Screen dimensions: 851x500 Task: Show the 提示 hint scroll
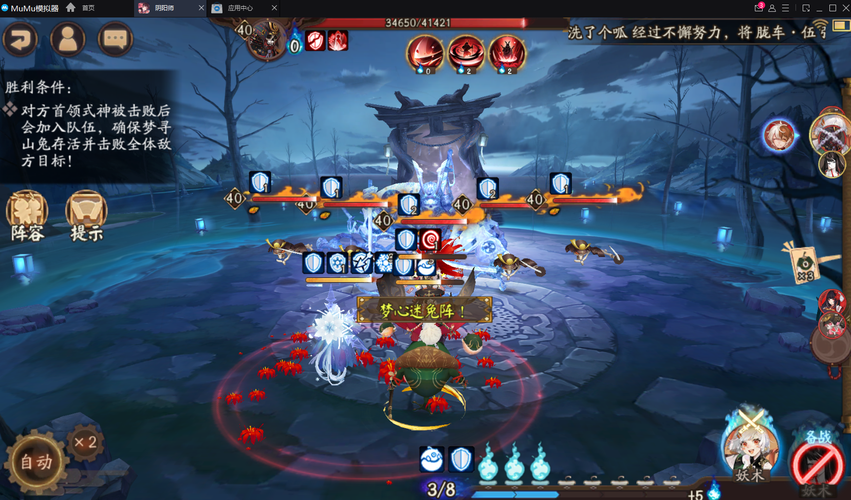[x=87, y=215]
